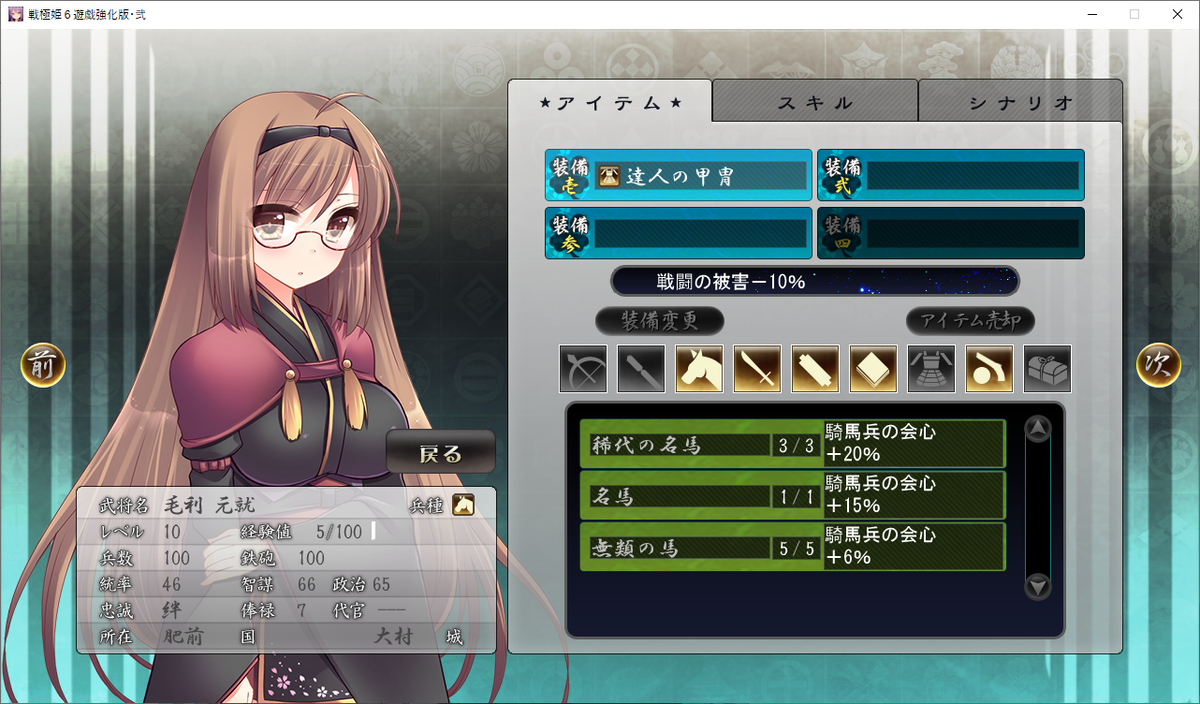Screen dimensions: 1200x704
Task: Switch to the スキル tab
Action: pyautogui.click(x=815, y=102)
